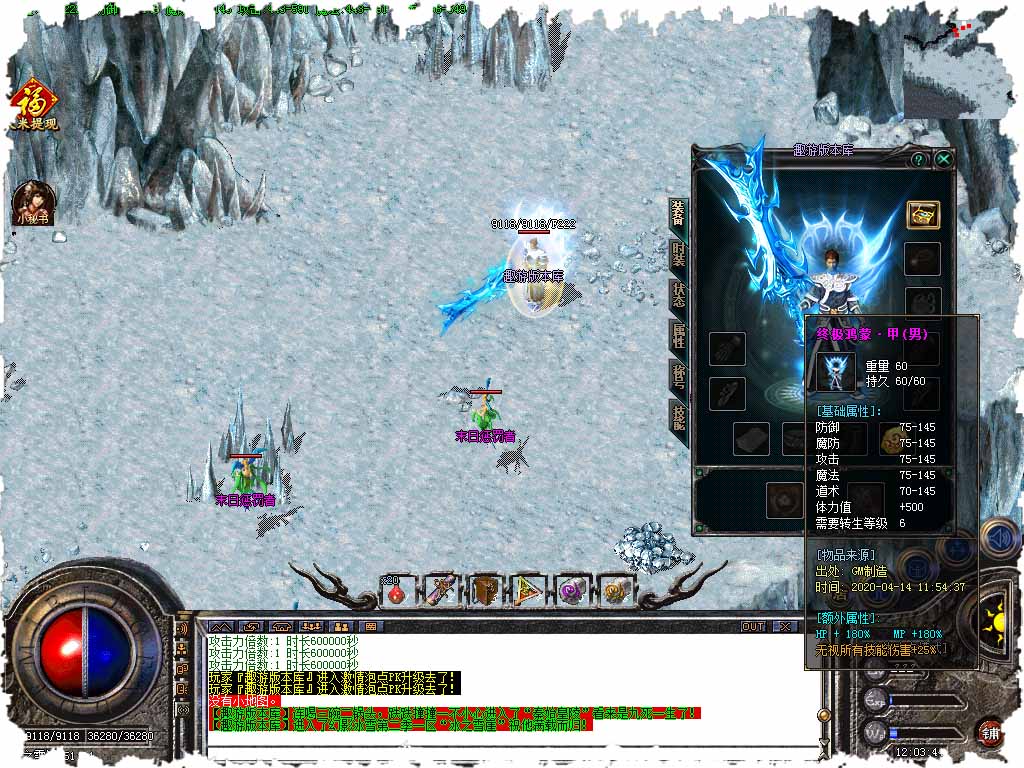Image resolution: width=1024 pixels, height=768 pixels.
Task: Click the wooden crate hotbar item
Action: tap(485, 592)
